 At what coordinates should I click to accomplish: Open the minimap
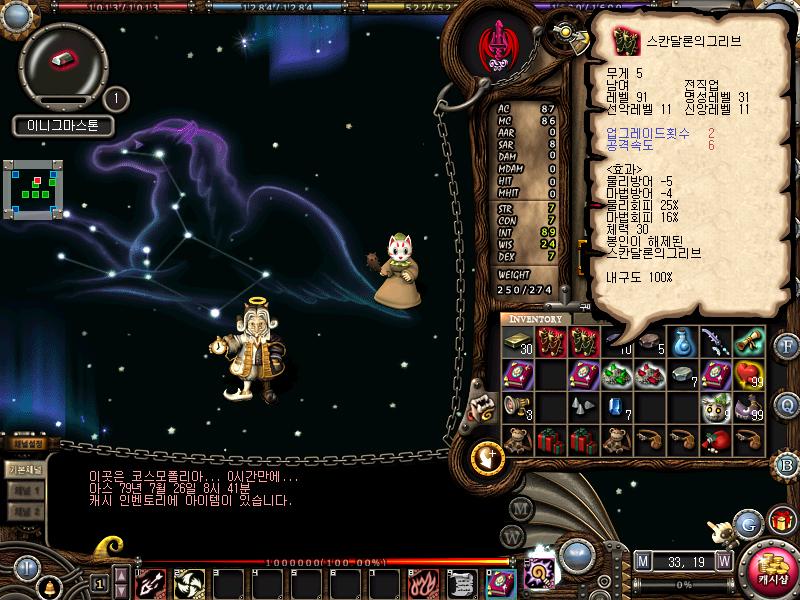tap(34, 185)
